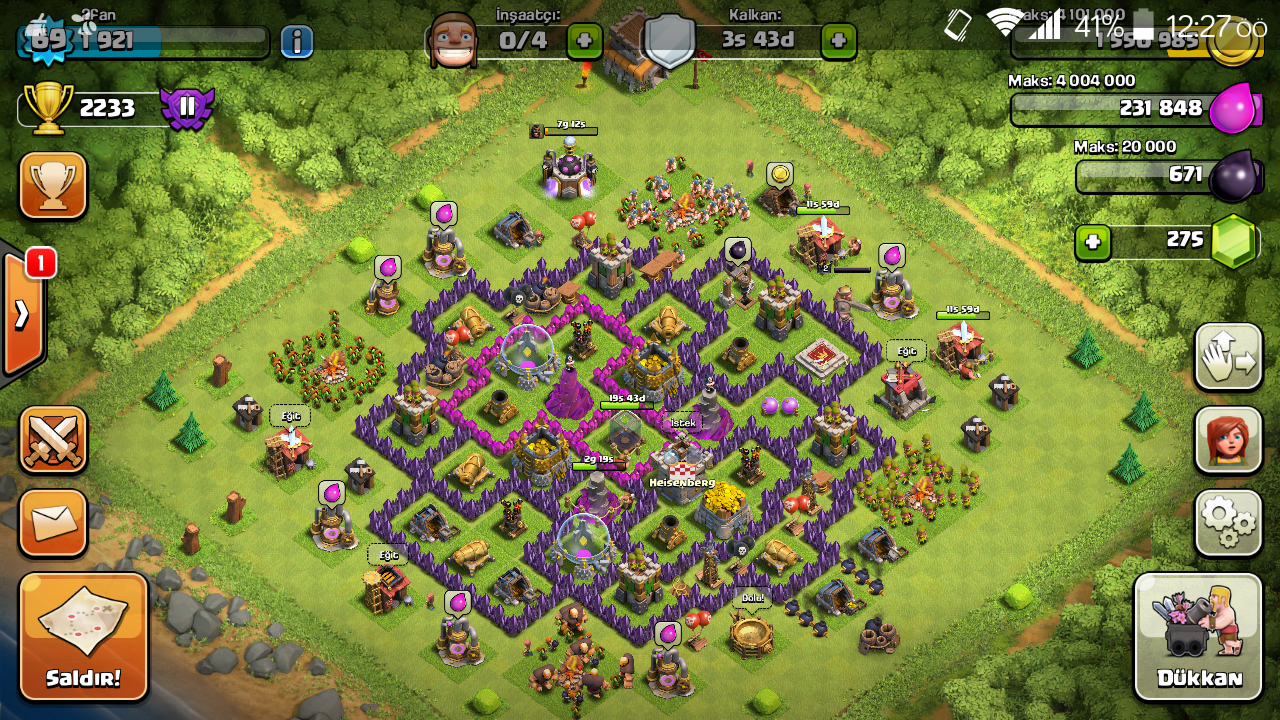Buy shield with the green plus
Image resolution: width=1280 pixels, height=720 pixels.
(838, 41)
